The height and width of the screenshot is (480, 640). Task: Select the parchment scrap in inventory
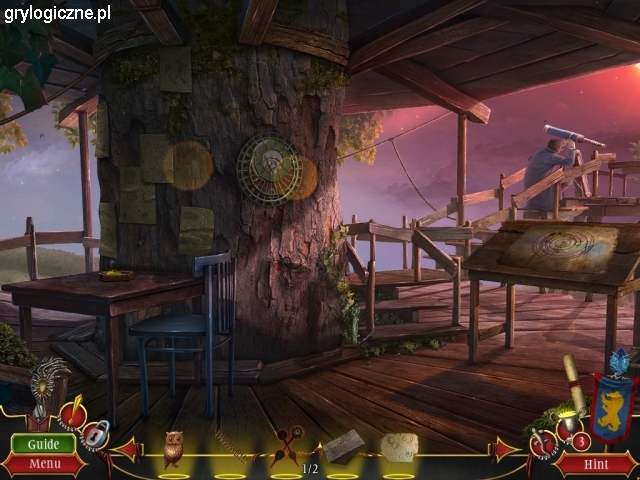399,447
